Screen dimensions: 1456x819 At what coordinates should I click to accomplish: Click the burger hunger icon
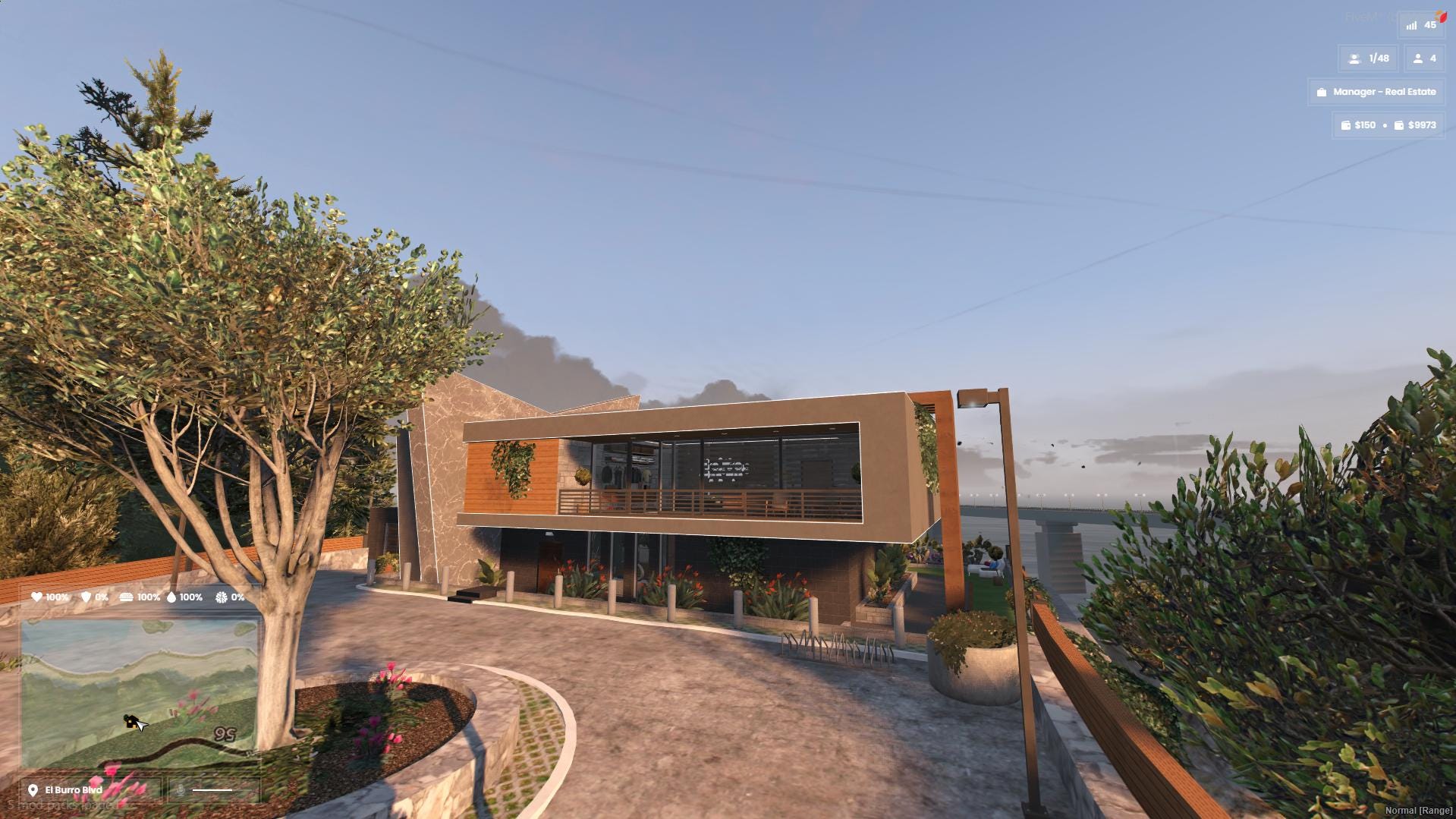click(x=127, y=597)
